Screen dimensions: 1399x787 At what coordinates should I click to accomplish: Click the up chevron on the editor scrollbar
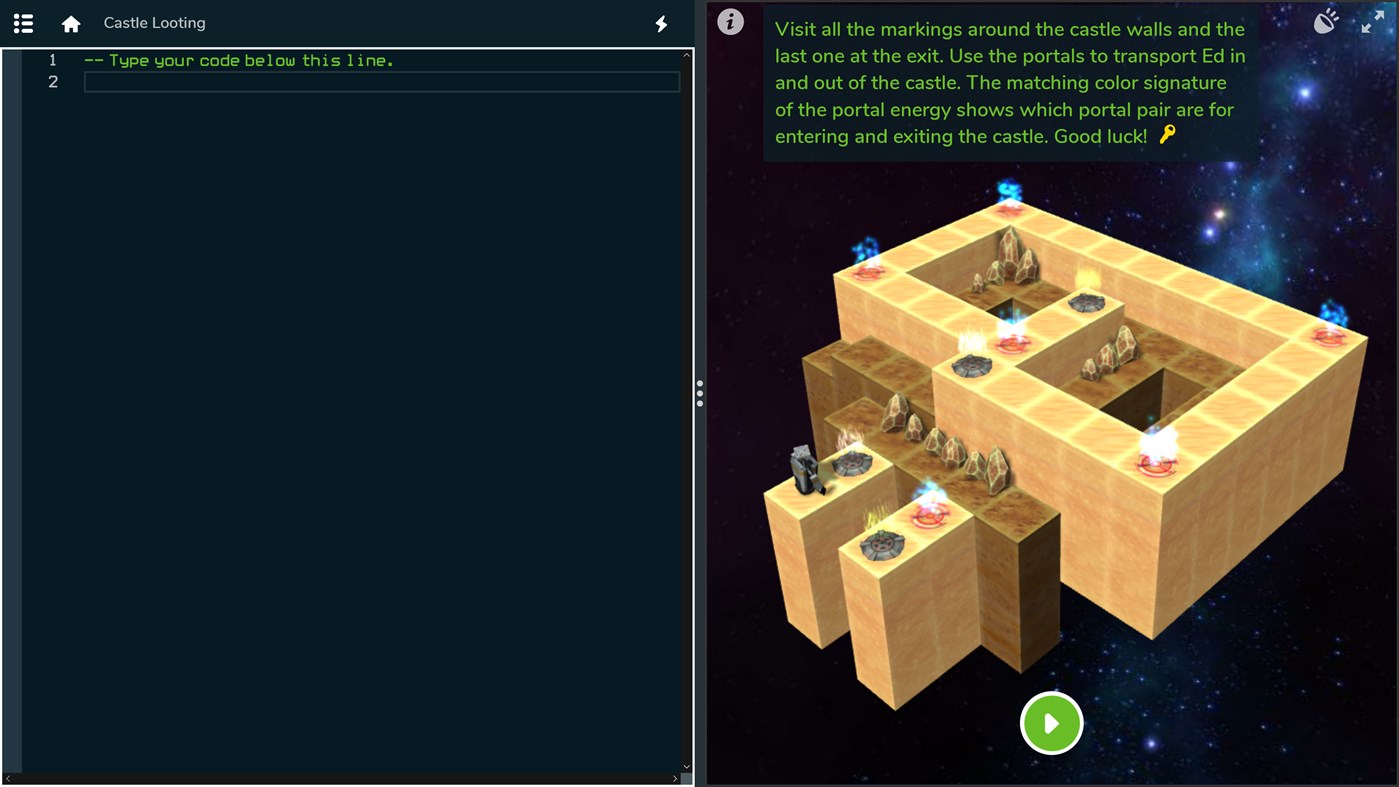pyautogui.click(x=686, y=55)
